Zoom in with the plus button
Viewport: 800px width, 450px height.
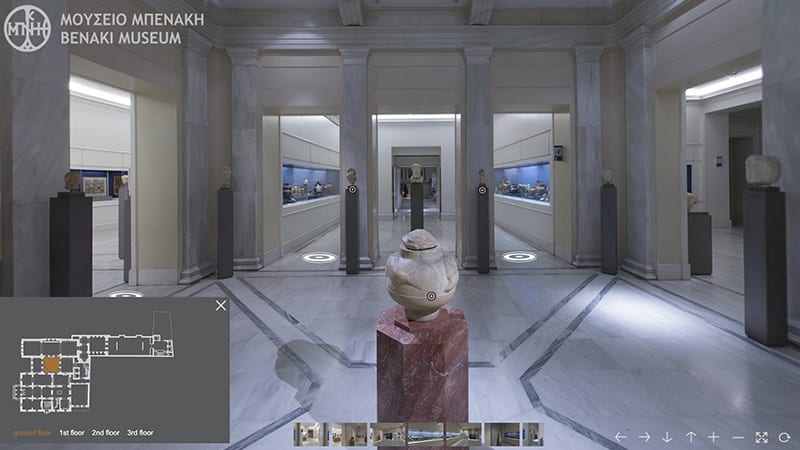click(x=714, y=437)
